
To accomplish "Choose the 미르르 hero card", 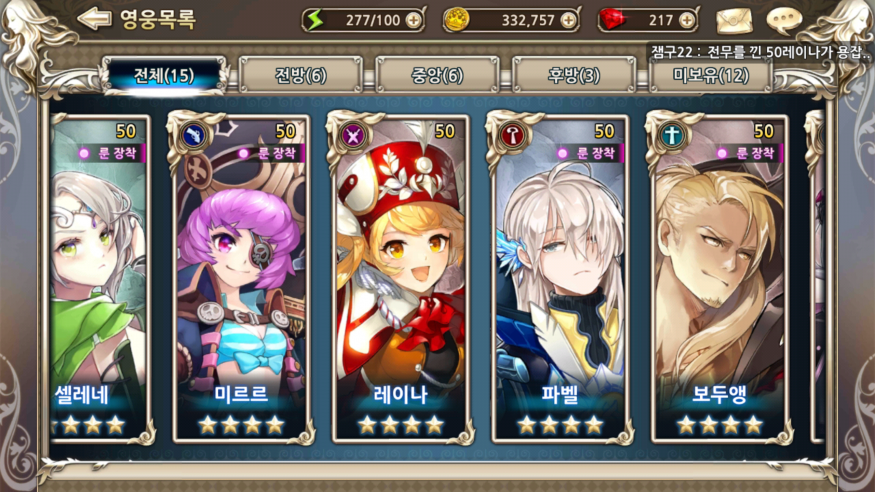I will [x=241, y=278].
